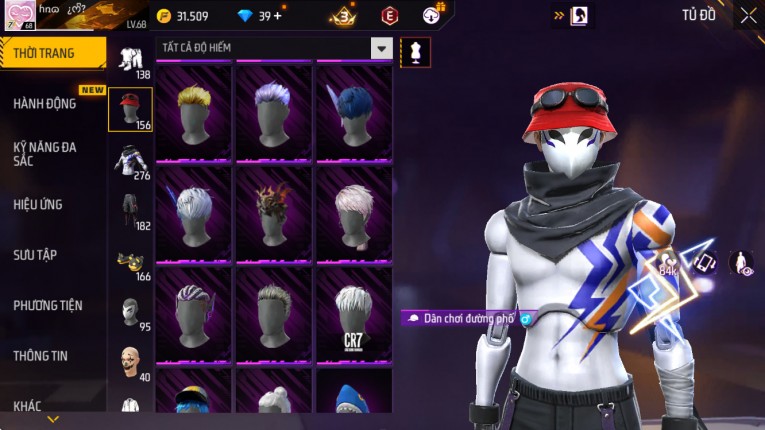Select the Hiệu Ứng tab
Image resolution: width=765 pixels, height=430 pixels.
pos(38,205)
